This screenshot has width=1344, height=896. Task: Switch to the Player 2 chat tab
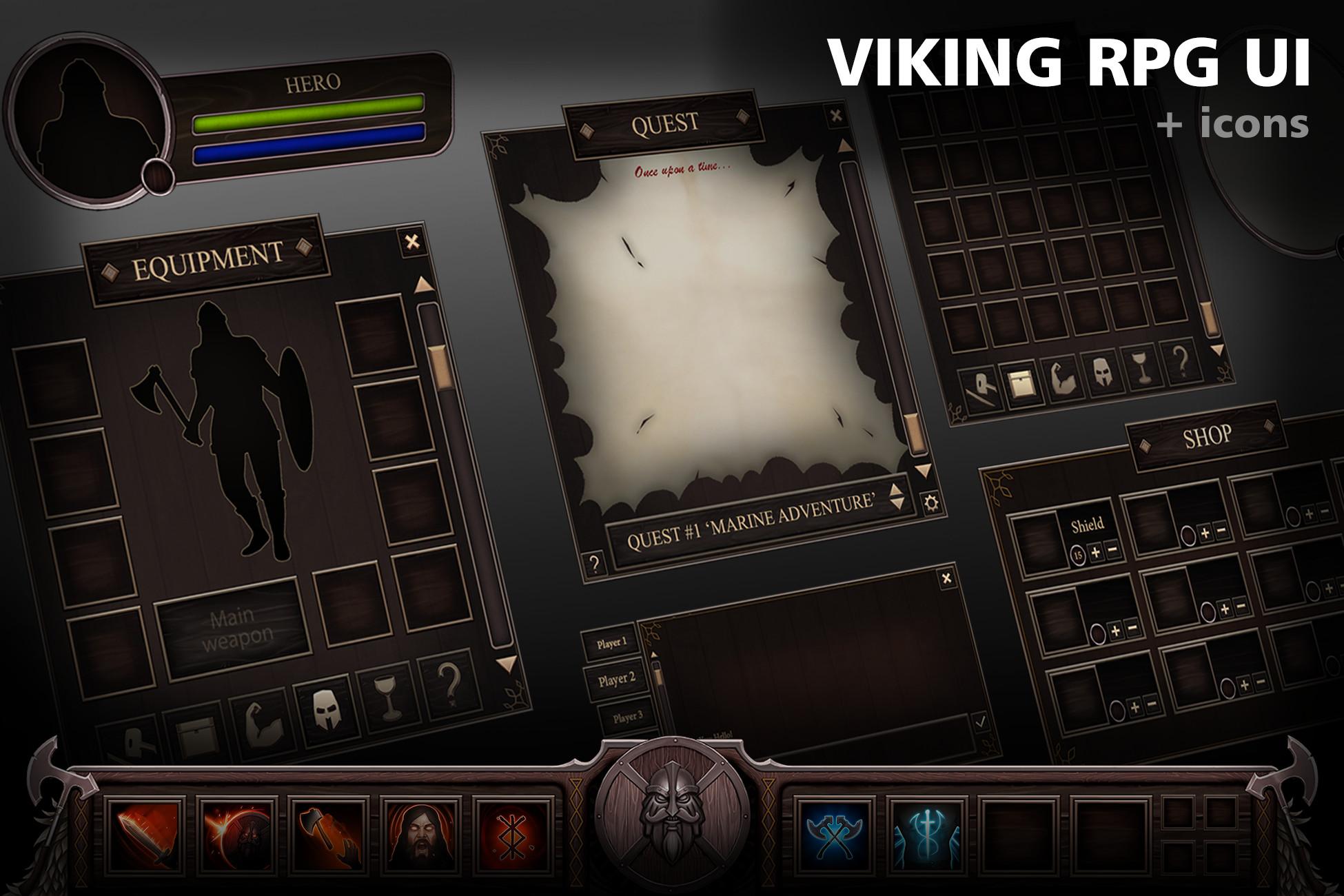point(618,680)
